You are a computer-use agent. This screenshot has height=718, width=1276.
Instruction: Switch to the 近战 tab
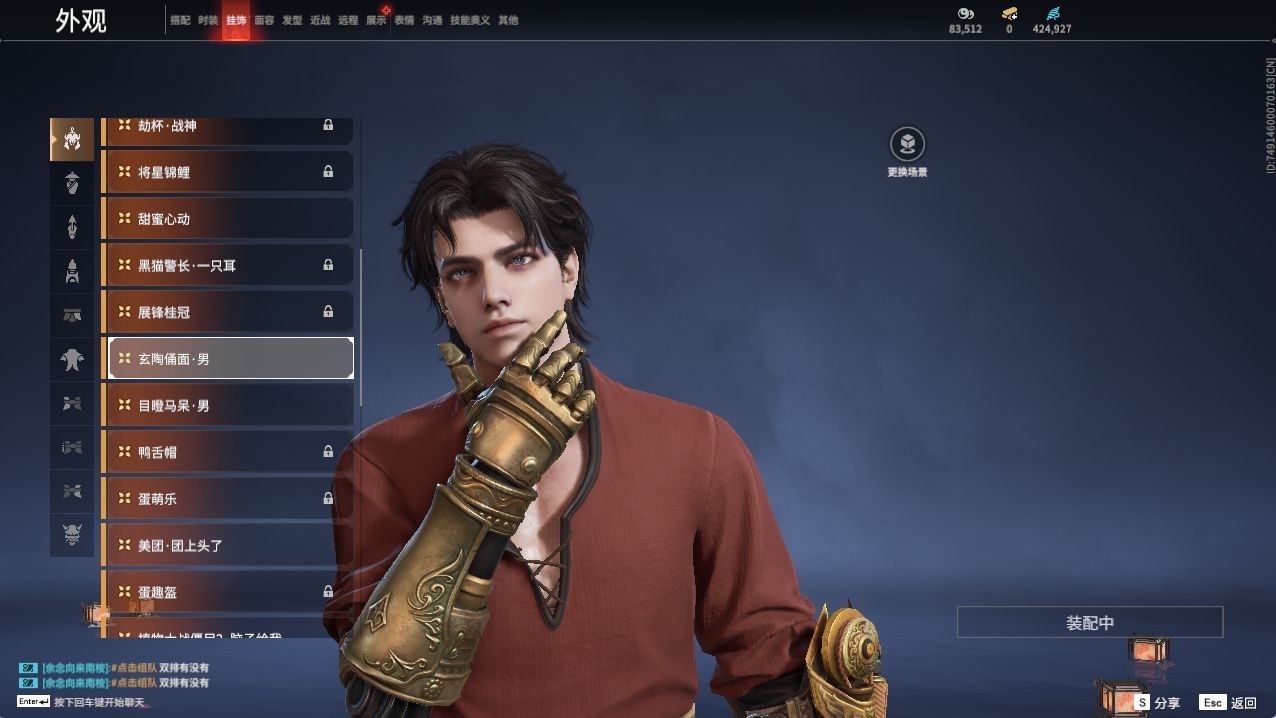point(320,20)
